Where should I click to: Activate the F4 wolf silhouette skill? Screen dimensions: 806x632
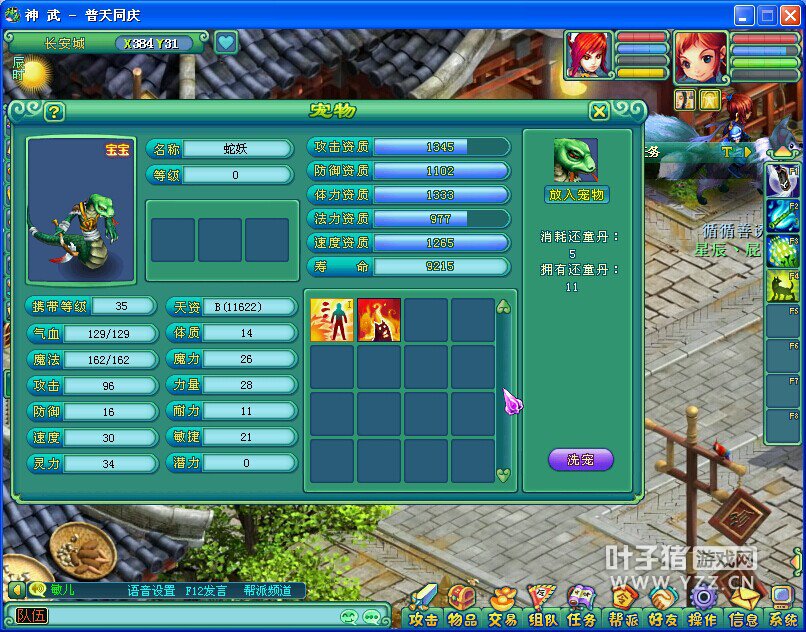(x=782, y=286)
